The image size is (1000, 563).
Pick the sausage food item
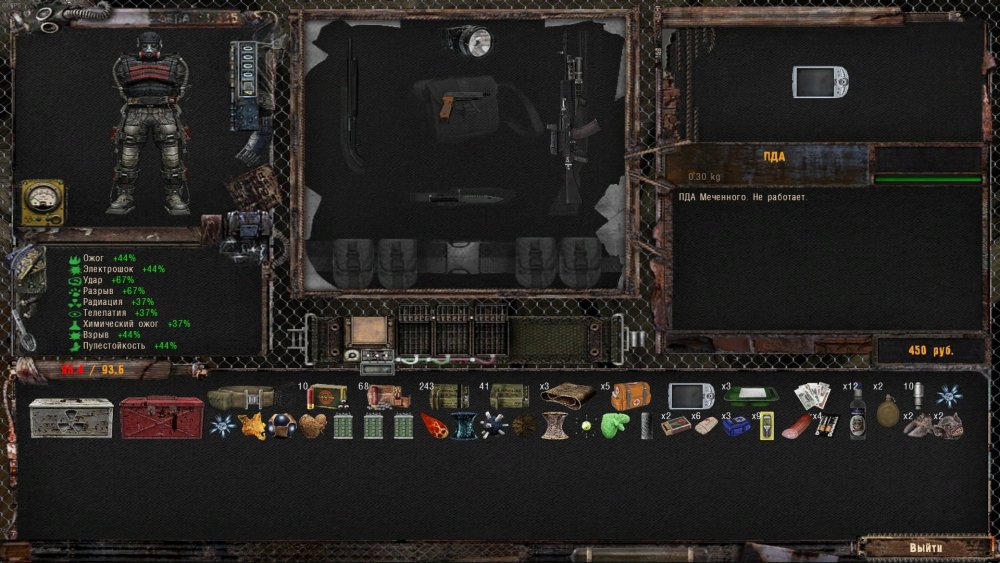click(x=795, y=426)
